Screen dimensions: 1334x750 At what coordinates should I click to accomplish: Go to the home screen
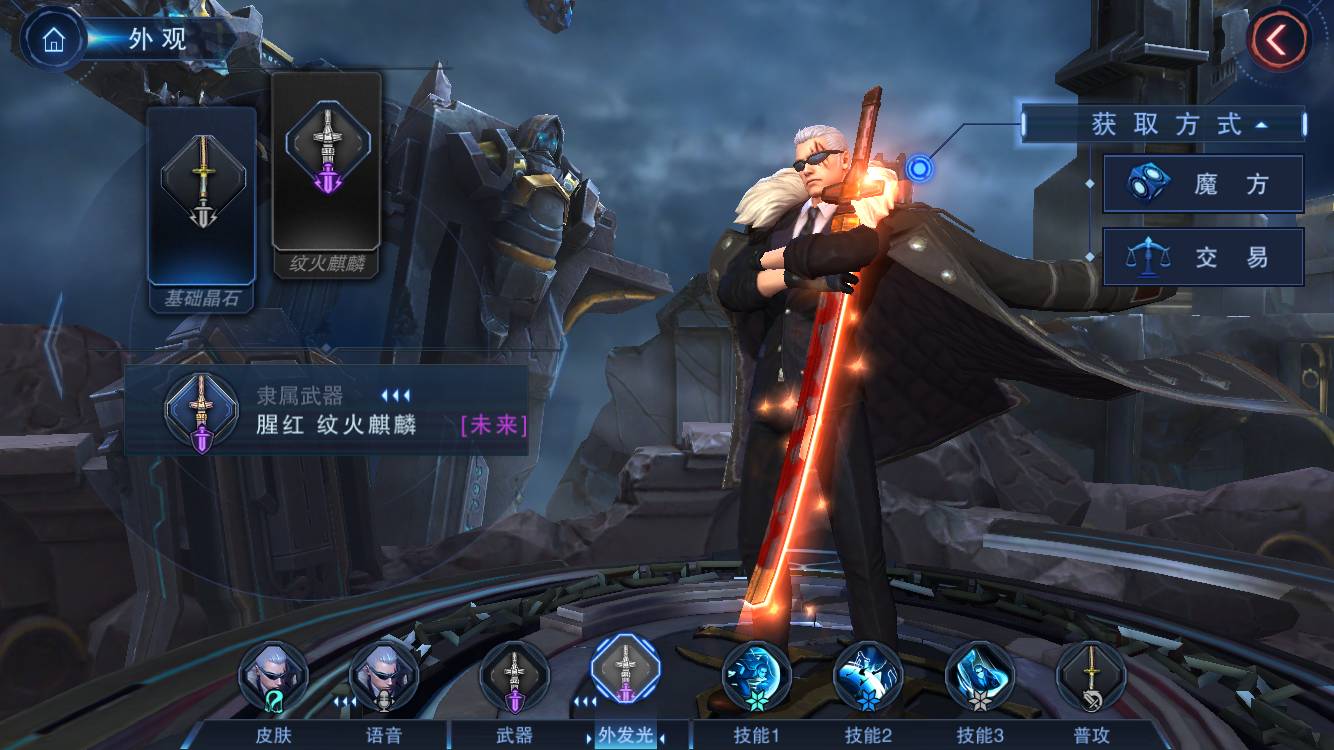(x=53, y=39)
